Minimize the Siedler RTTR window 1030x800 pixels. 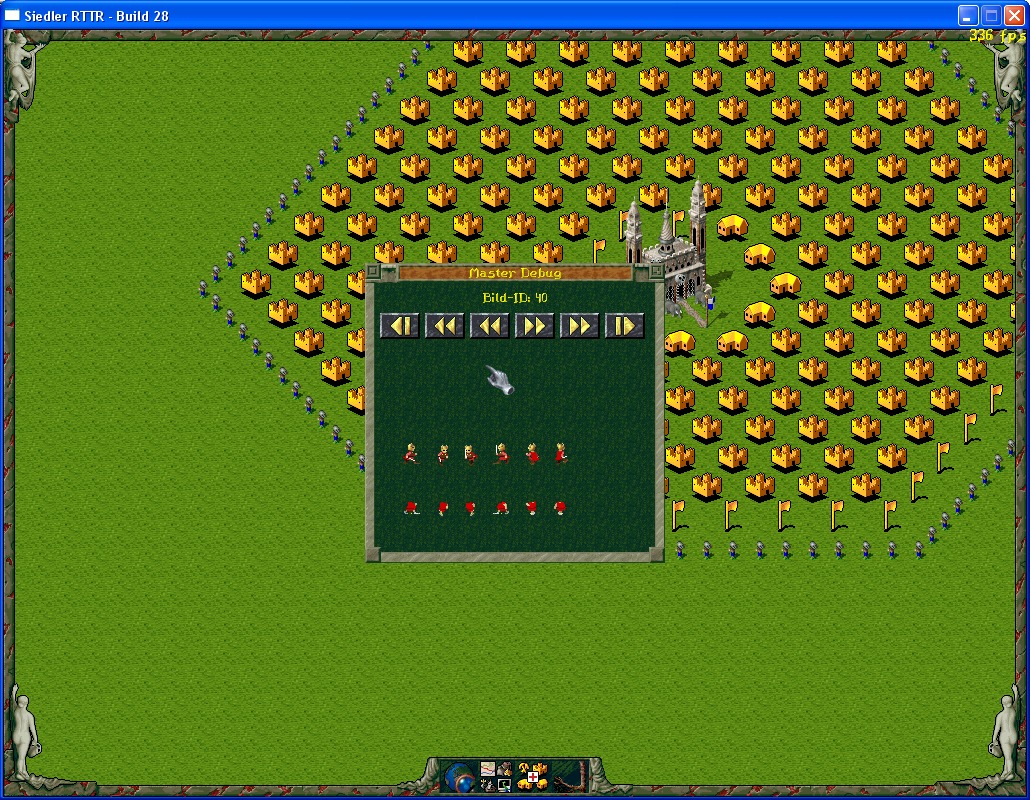967,15
